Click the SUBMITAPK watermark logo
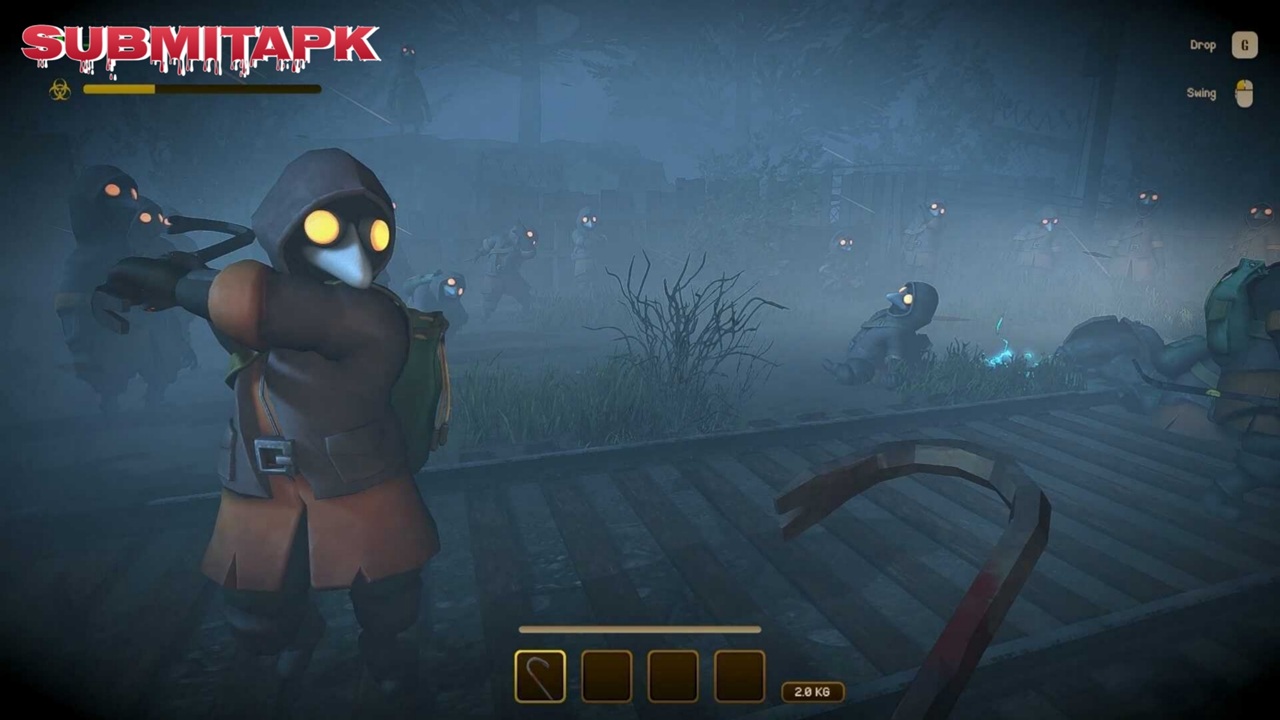The image size is (1280, 720). pos(200,47)
